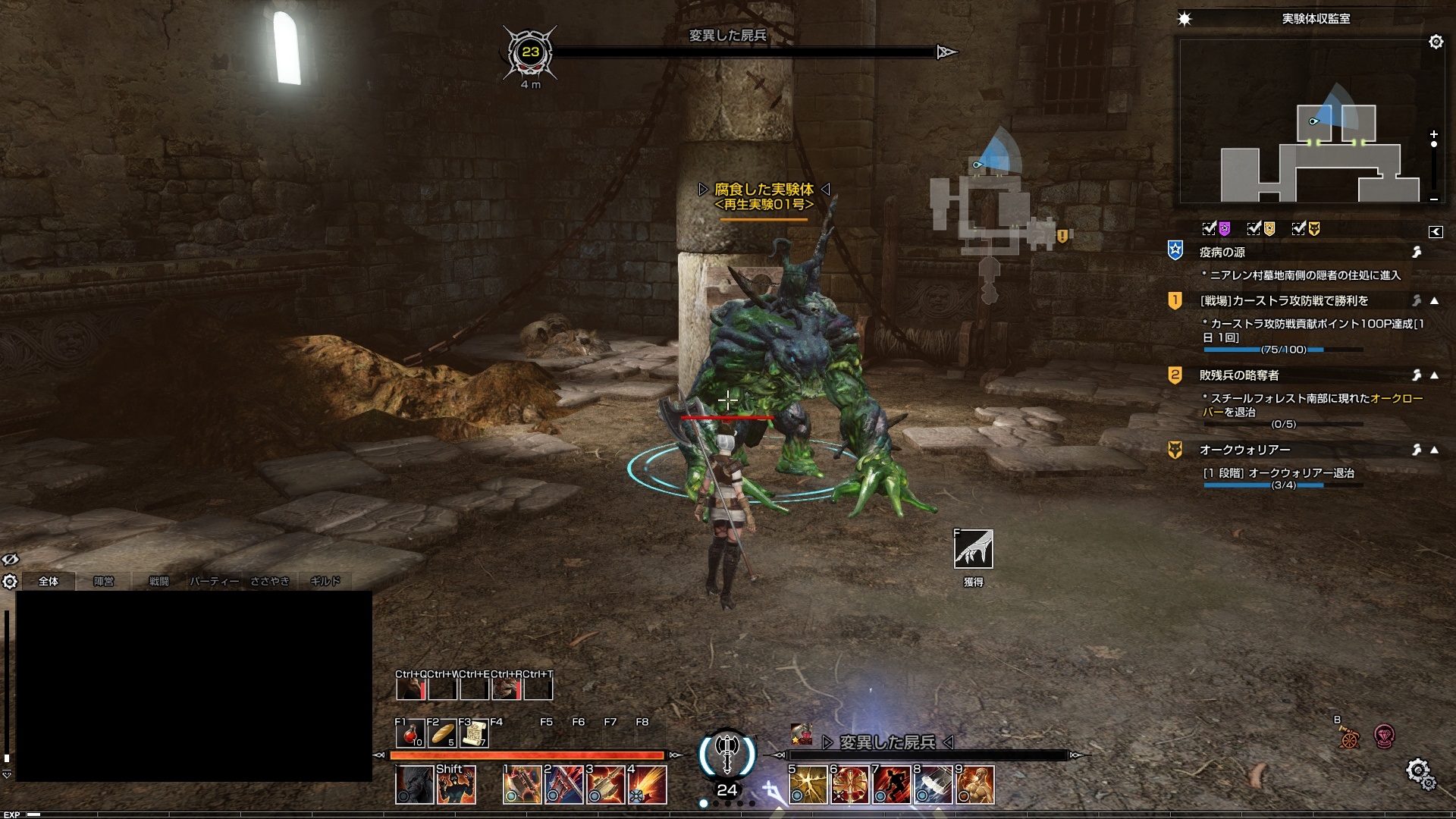This screenshot has width=1456, height=819.
Task: Activate the Shift flaming demon skill
Action: click(x=457, y=785)
